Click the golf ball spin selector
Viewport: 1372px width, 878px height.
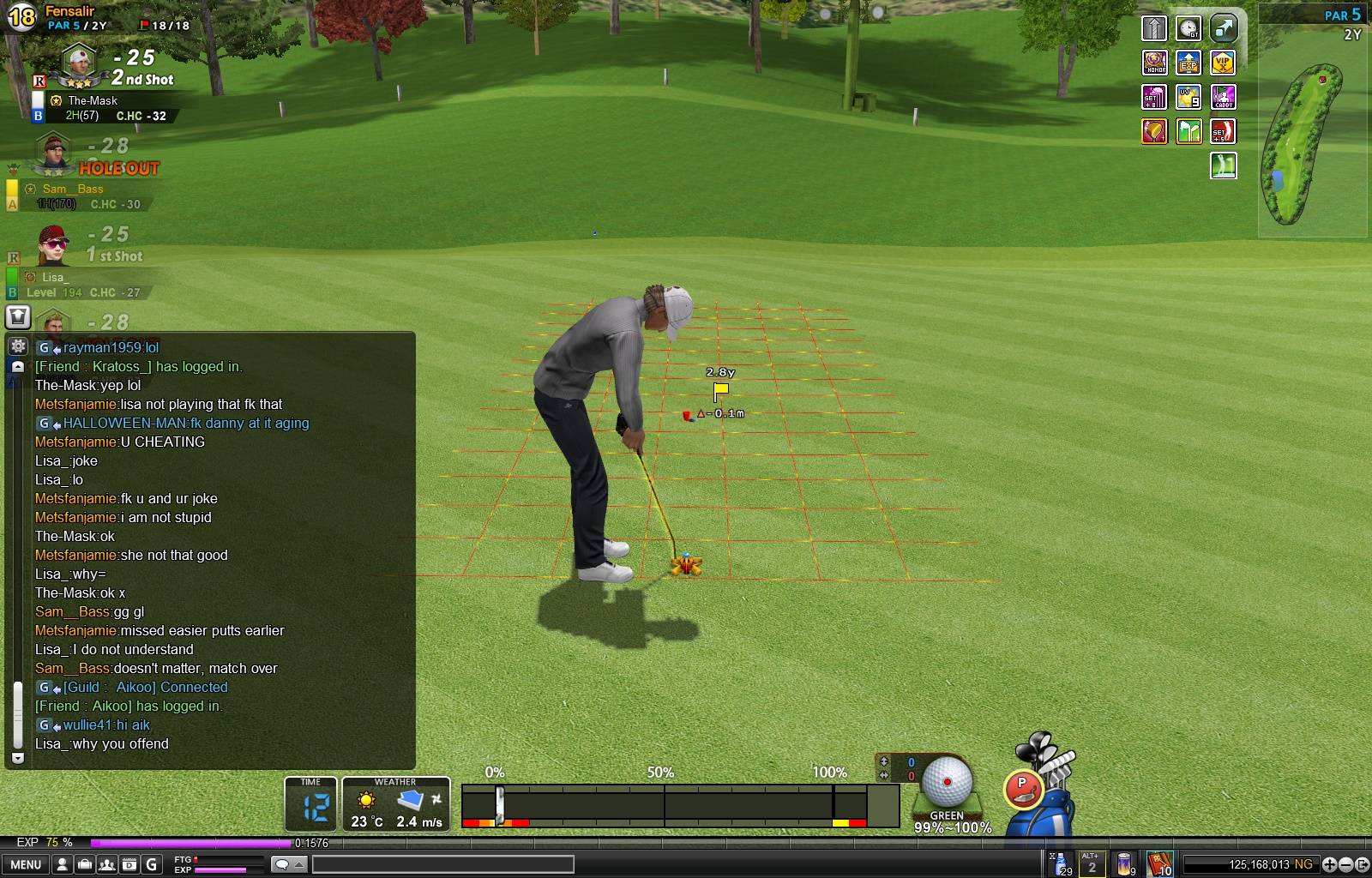[x=947, y=782]
